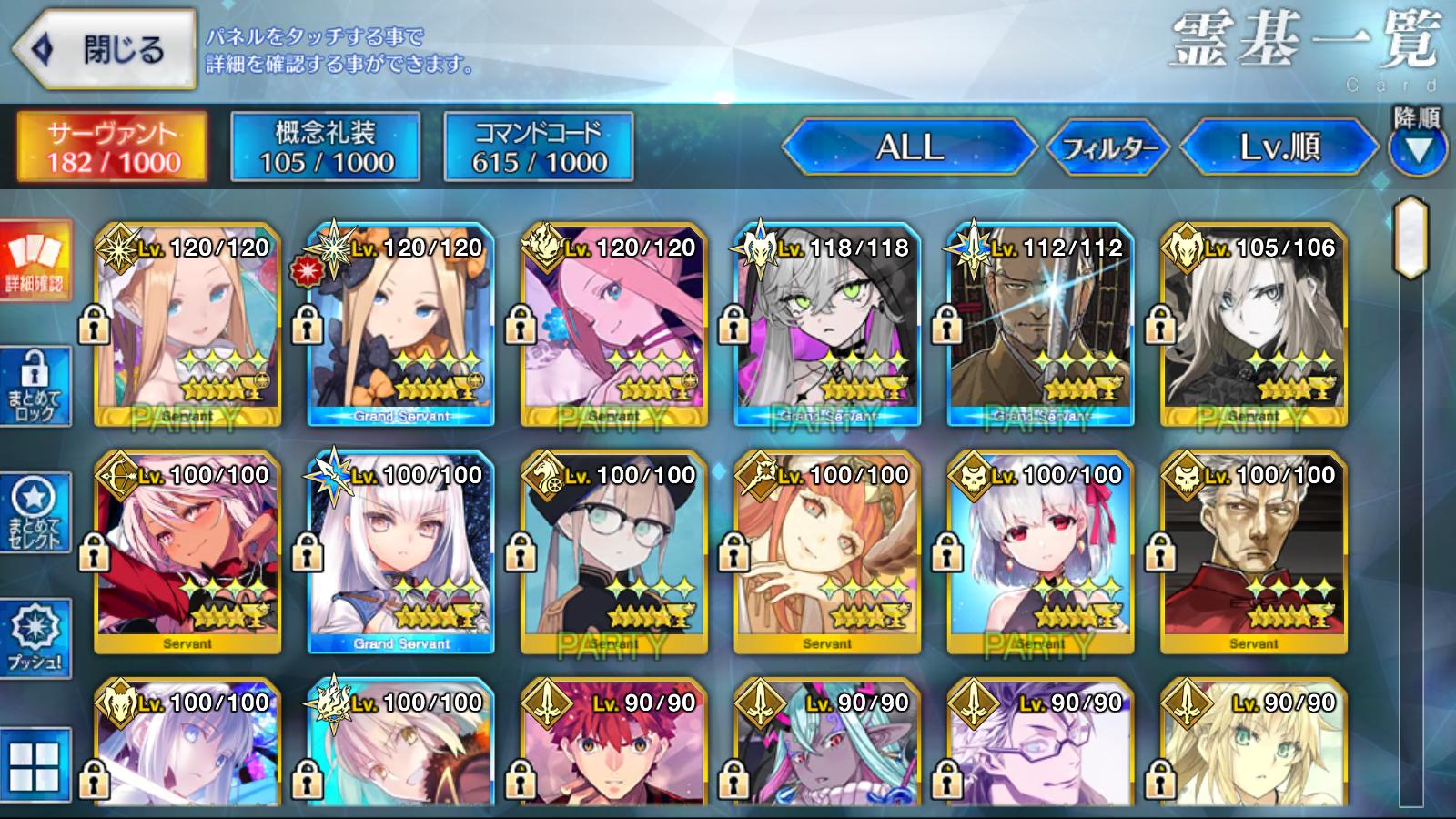Show the コマンドコード tab

pyautogui.click(x=539, y=147)
